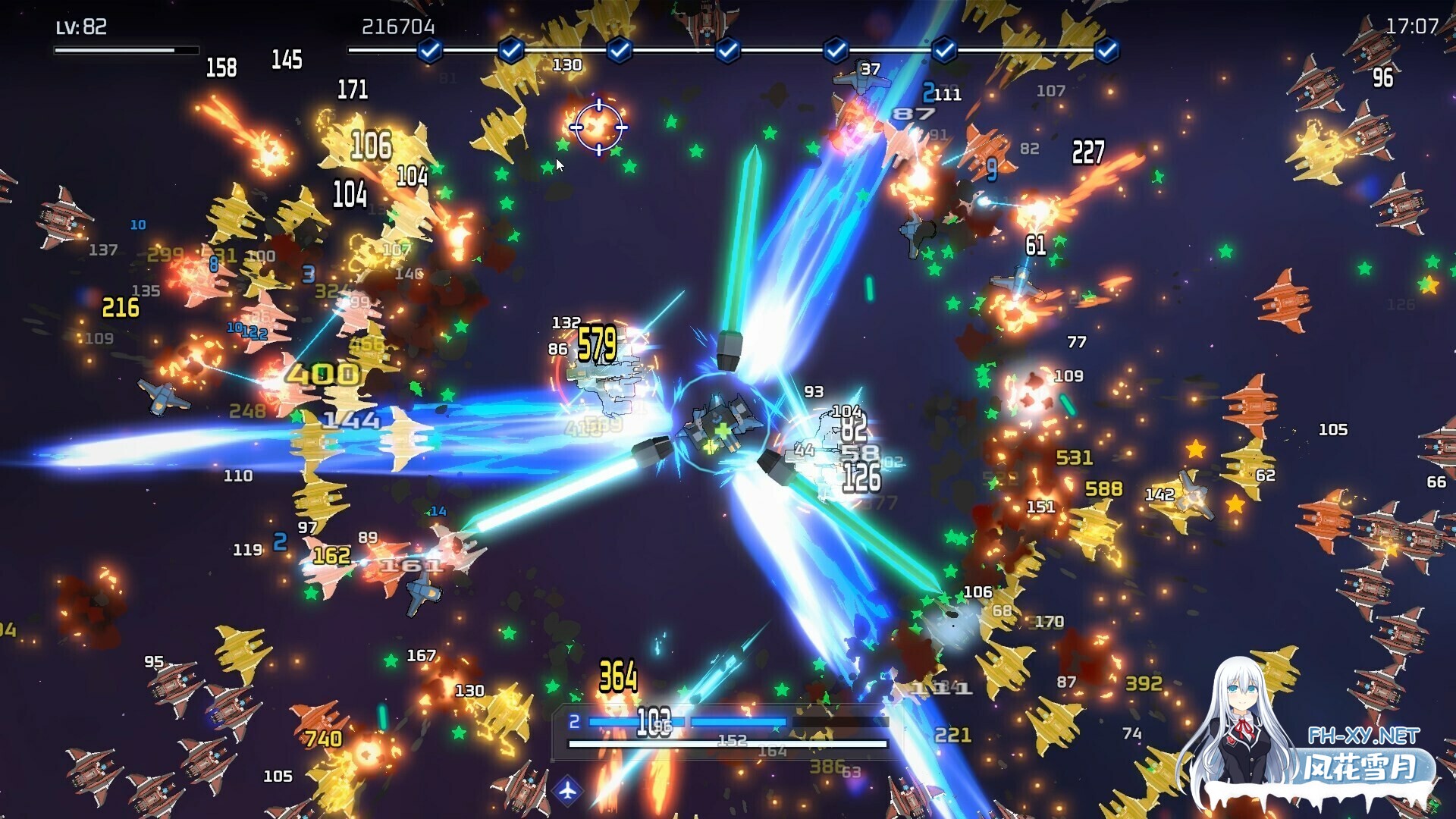Toggle the checkpoint marker left of the 37 enemy
This screenshot has width=1456, height=819.
pos(834,49)
